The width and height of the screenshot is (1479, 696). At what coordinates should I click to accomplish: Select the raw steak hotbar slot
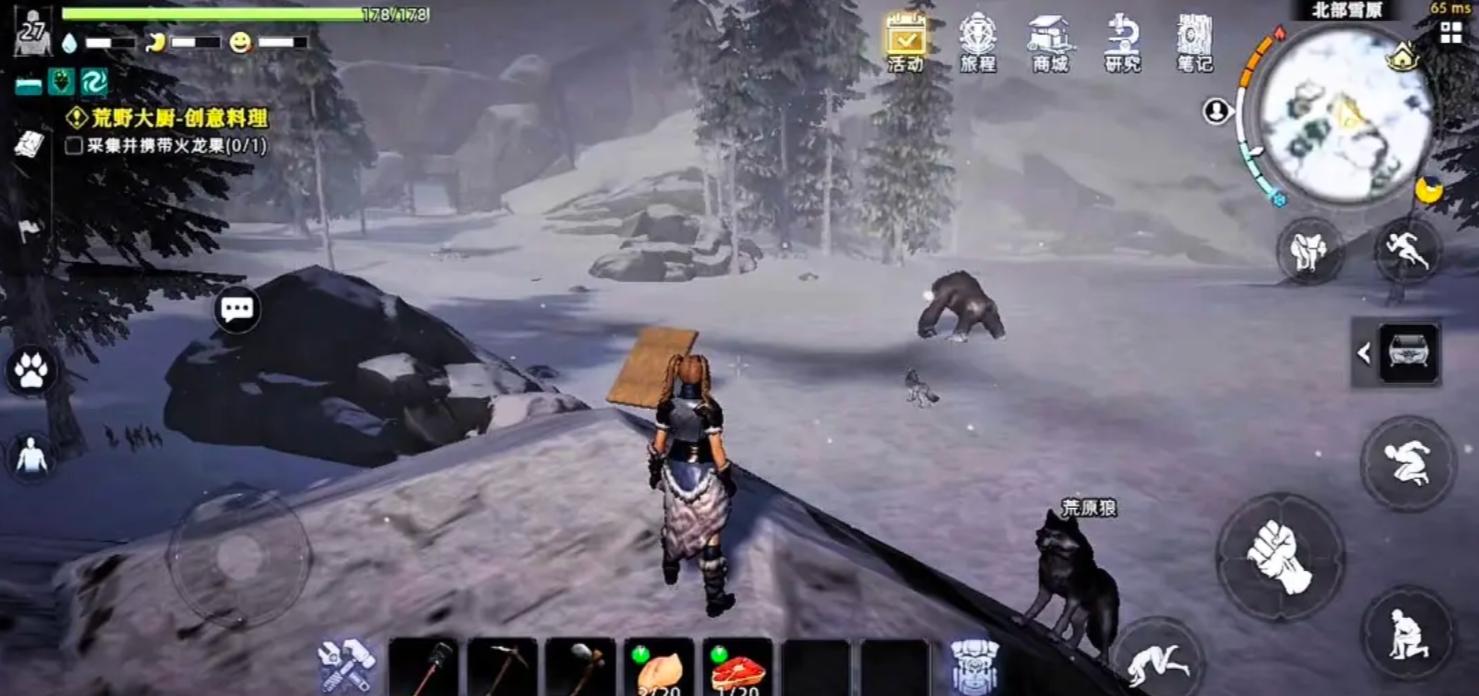[x=737, y=667]
